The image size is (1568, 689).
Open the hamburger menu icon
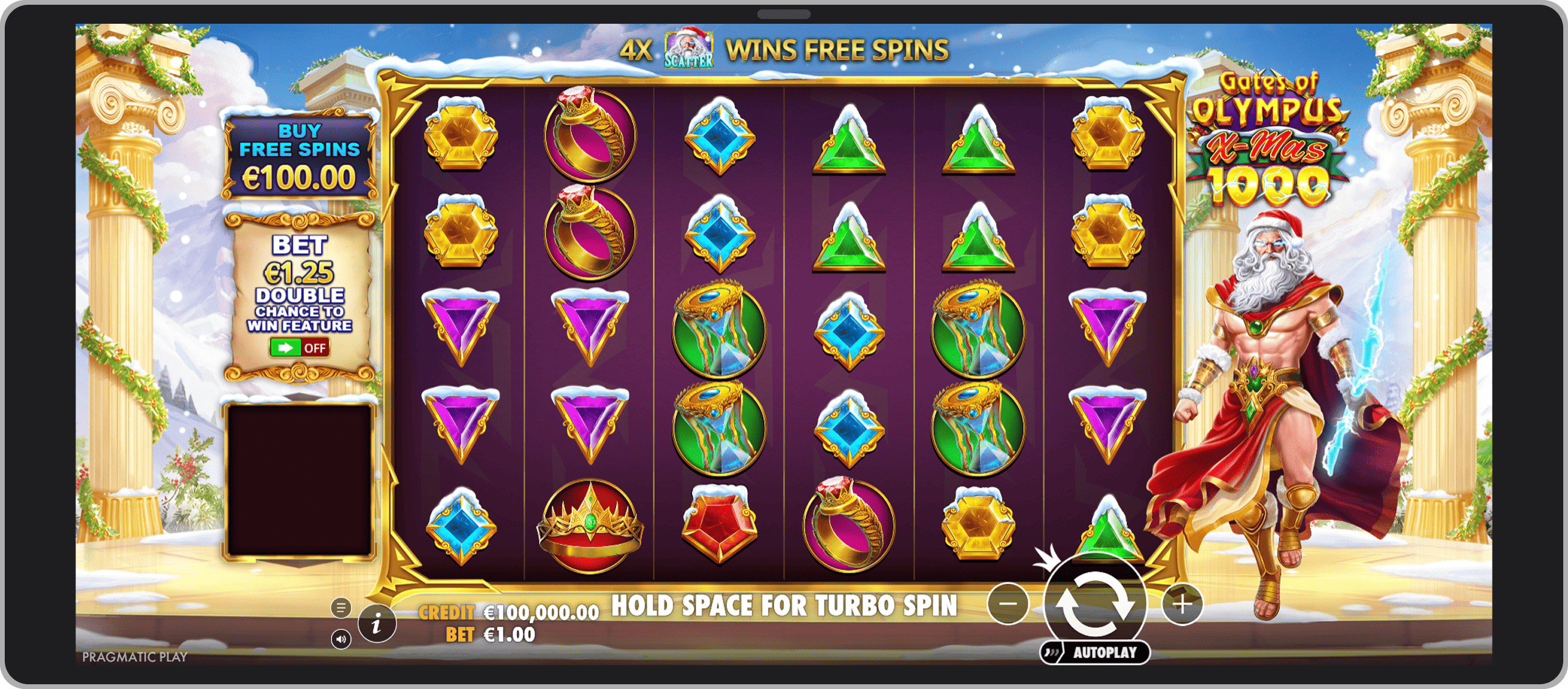pos(341,607)
